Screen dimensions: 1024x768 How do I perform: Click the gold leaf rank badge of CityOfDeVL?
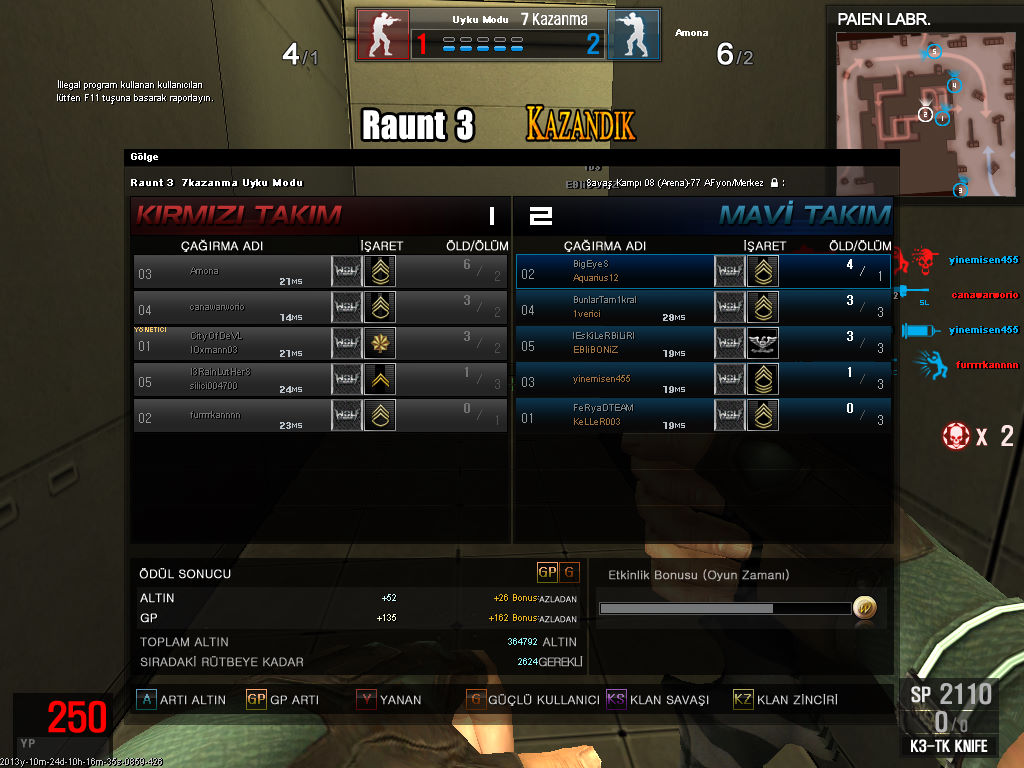click(x=379, y=343)
